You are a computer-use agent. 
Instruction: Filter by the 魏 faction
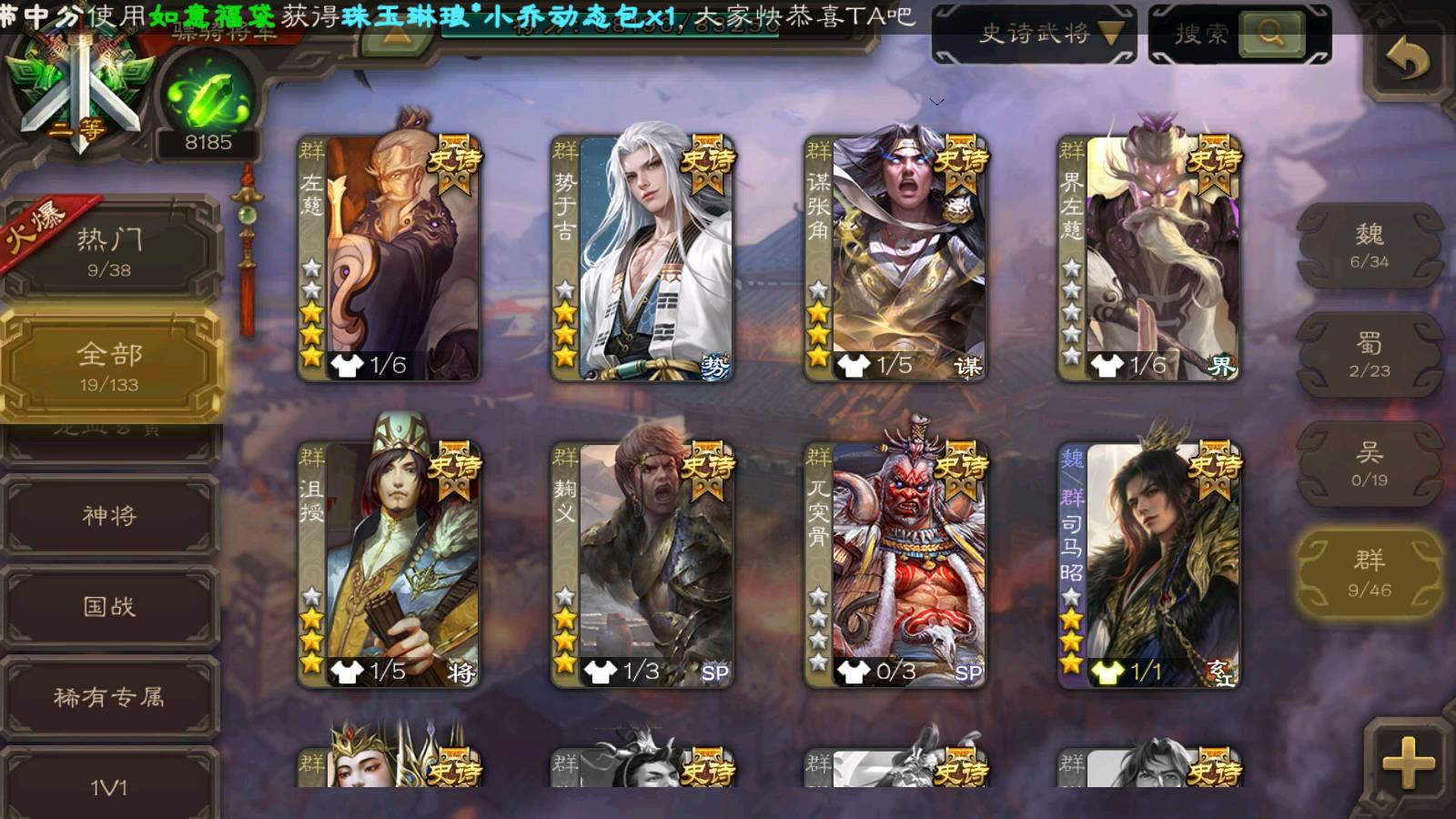tap(1369, 246)
